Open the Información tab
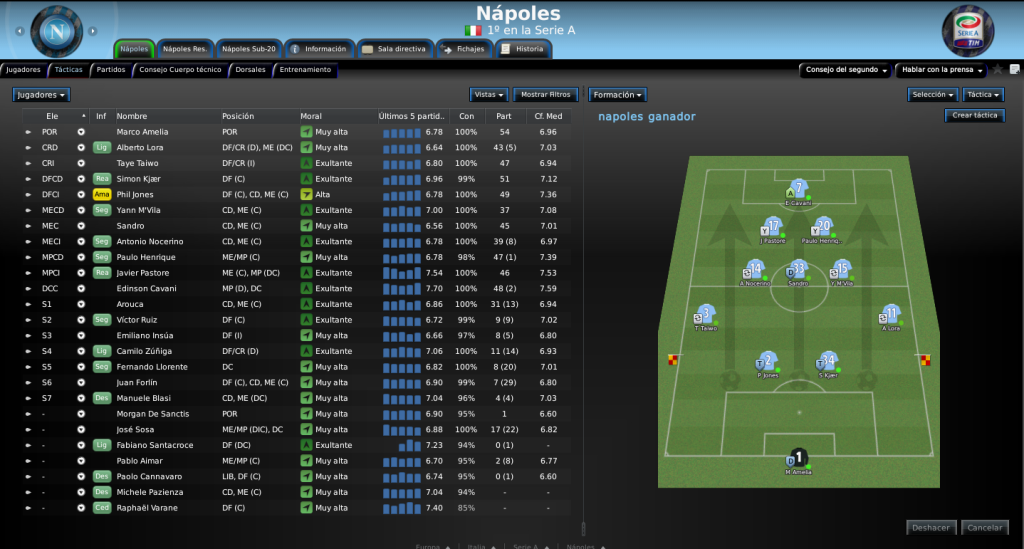This screenshot has width=1024, height=549. pyautogui.click(x=320, y=48)
